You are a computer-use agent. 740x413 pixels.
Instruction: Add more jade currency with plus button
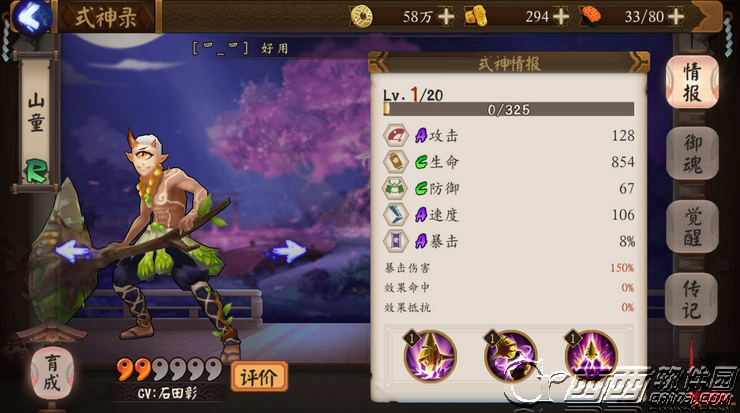coord(561,16)
